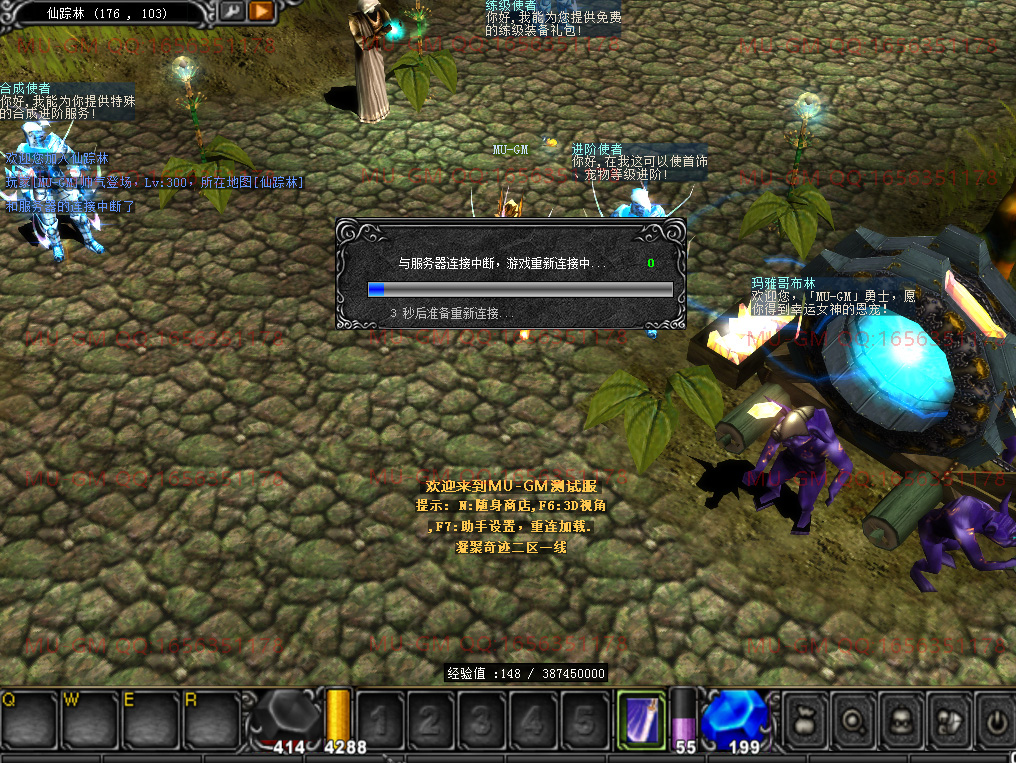Open the character face menu icon

click(x=902, y=718)
